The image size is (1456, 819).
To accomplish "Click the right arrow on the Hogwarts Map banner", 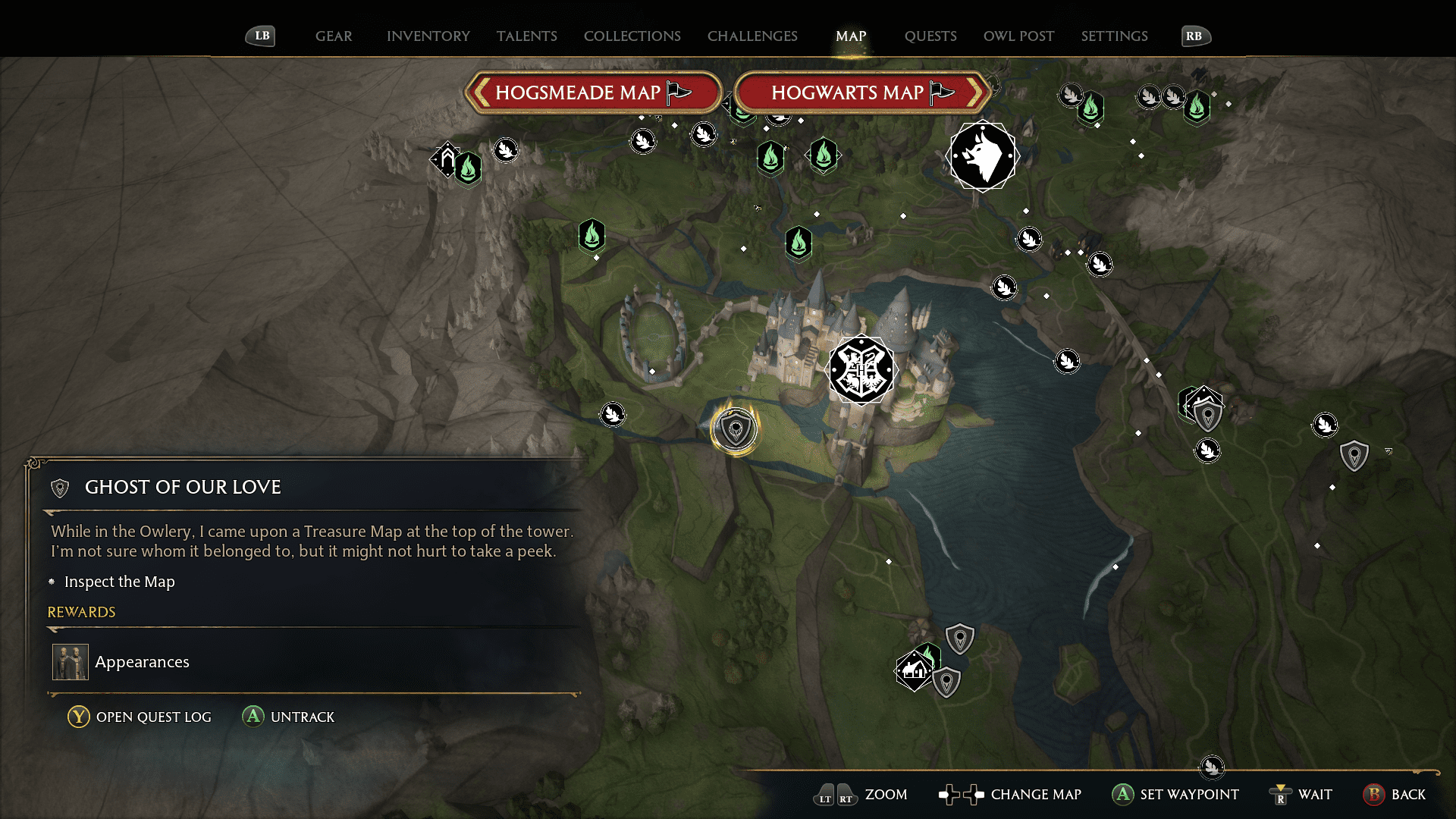I will point(978,92).
